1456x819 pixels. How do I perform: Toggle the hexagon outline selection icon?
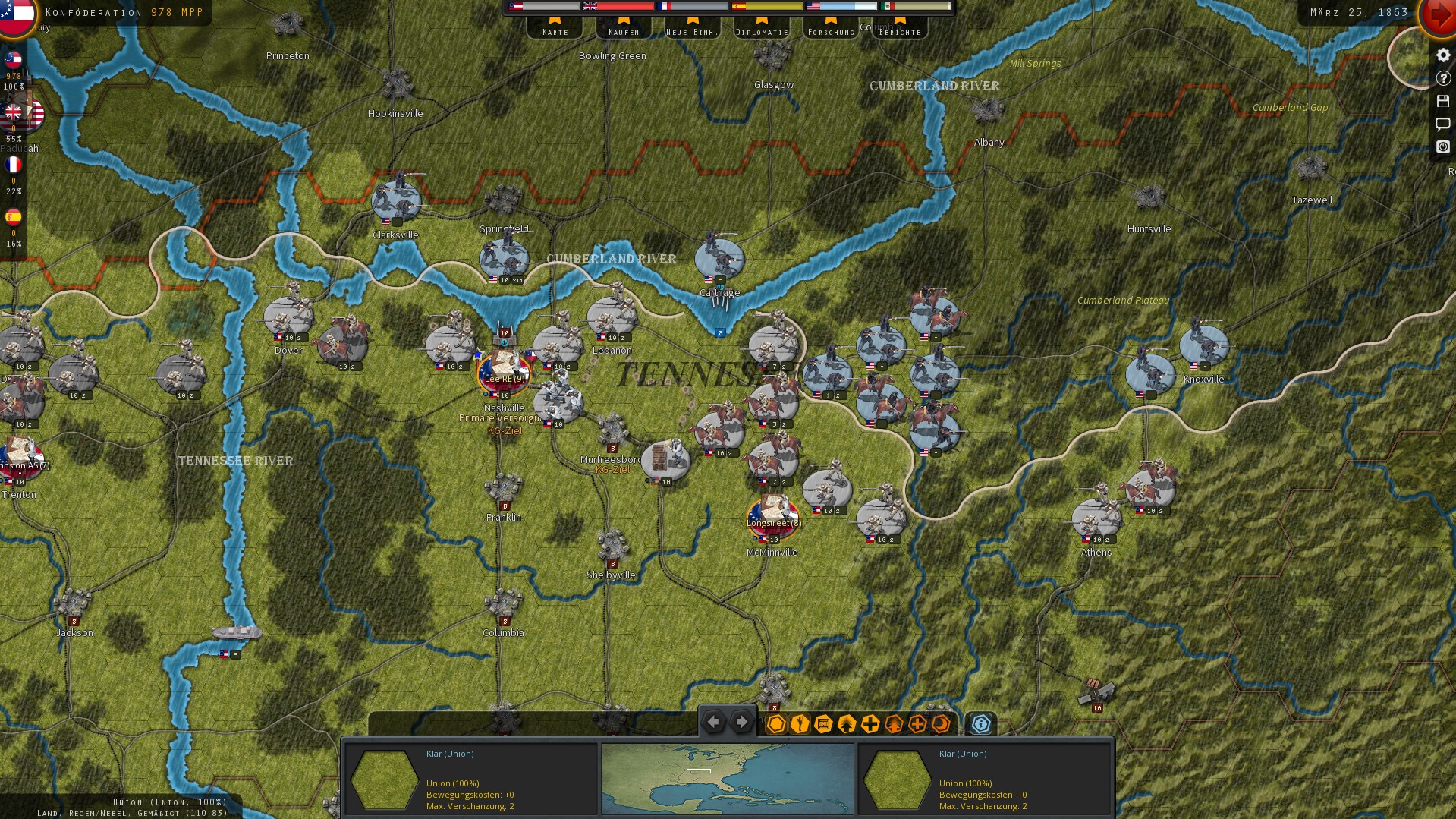(x=775, y=724)
